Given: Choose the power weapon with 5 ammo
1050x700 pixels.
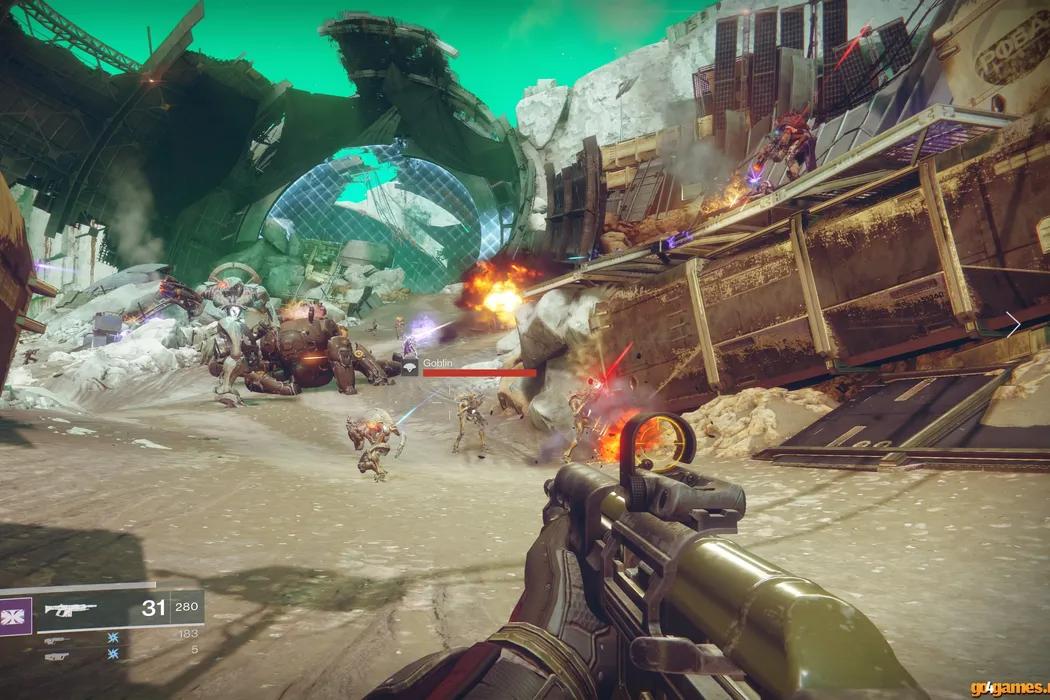Looking at the screenshot, I should pos(57,656).
